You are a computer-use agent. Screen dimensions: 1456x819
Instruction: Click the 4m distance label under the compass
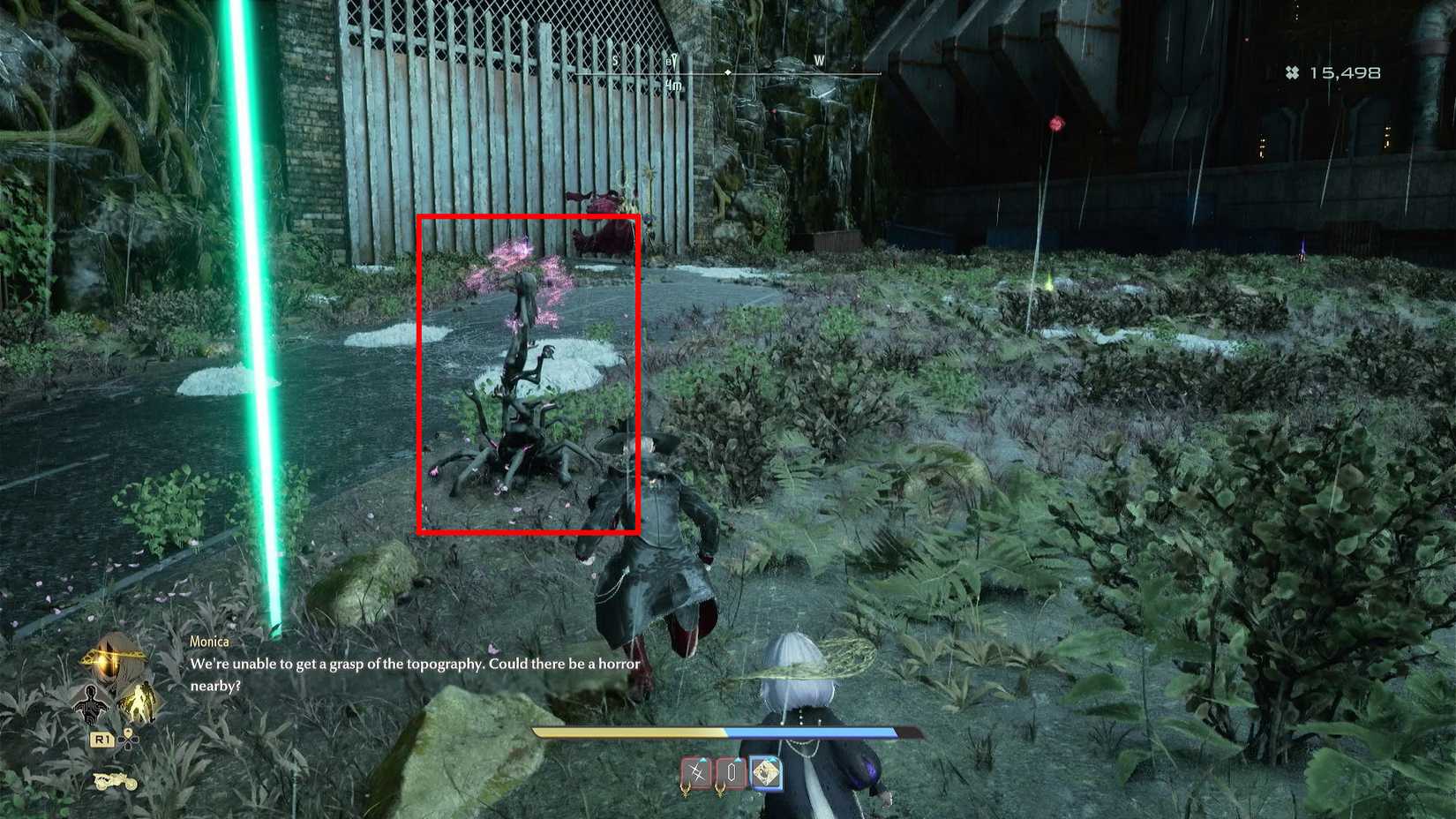673,86
